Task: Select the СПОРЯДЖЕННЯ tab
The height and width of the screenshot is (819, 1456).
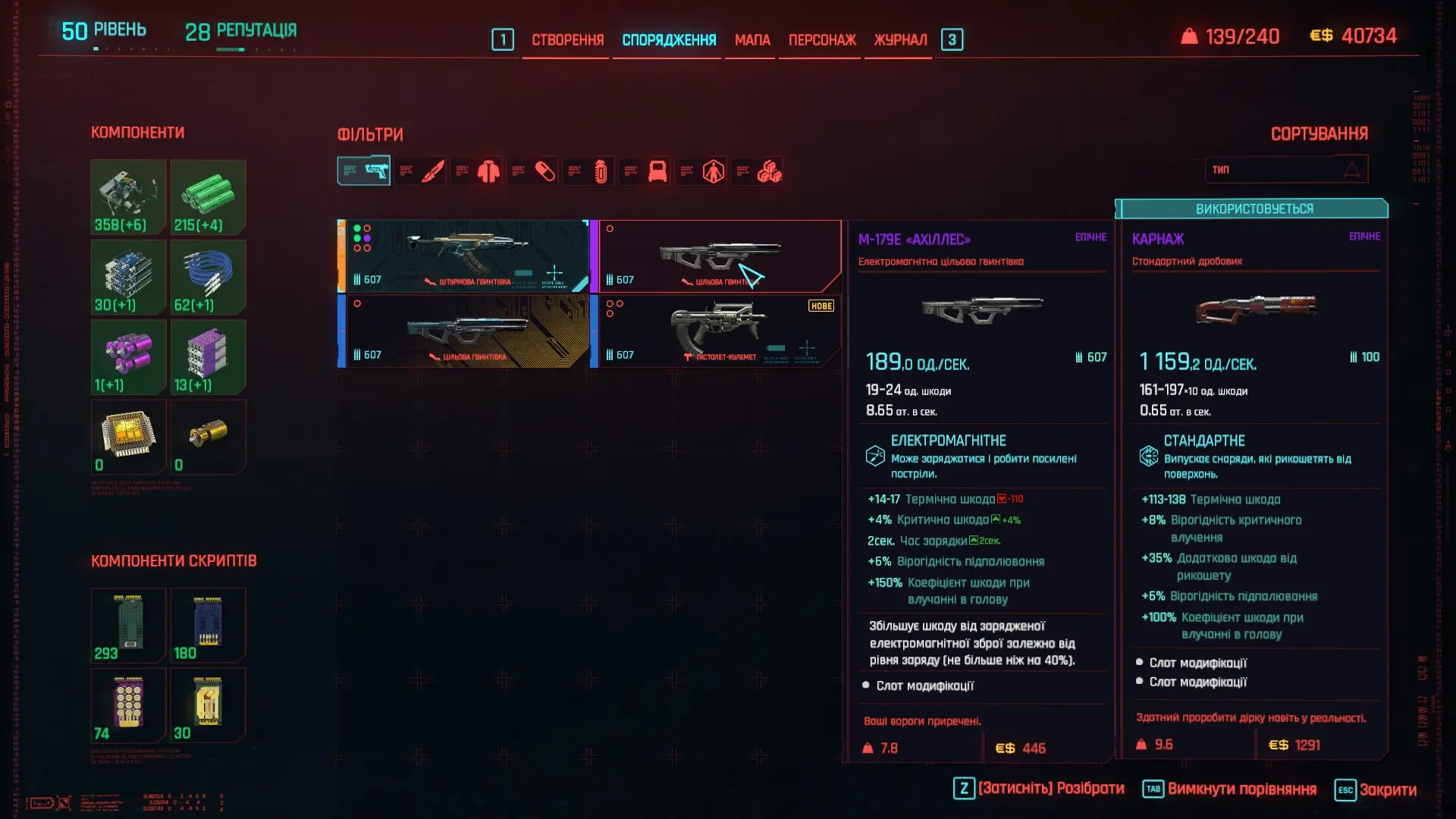Action: (669, 40)
